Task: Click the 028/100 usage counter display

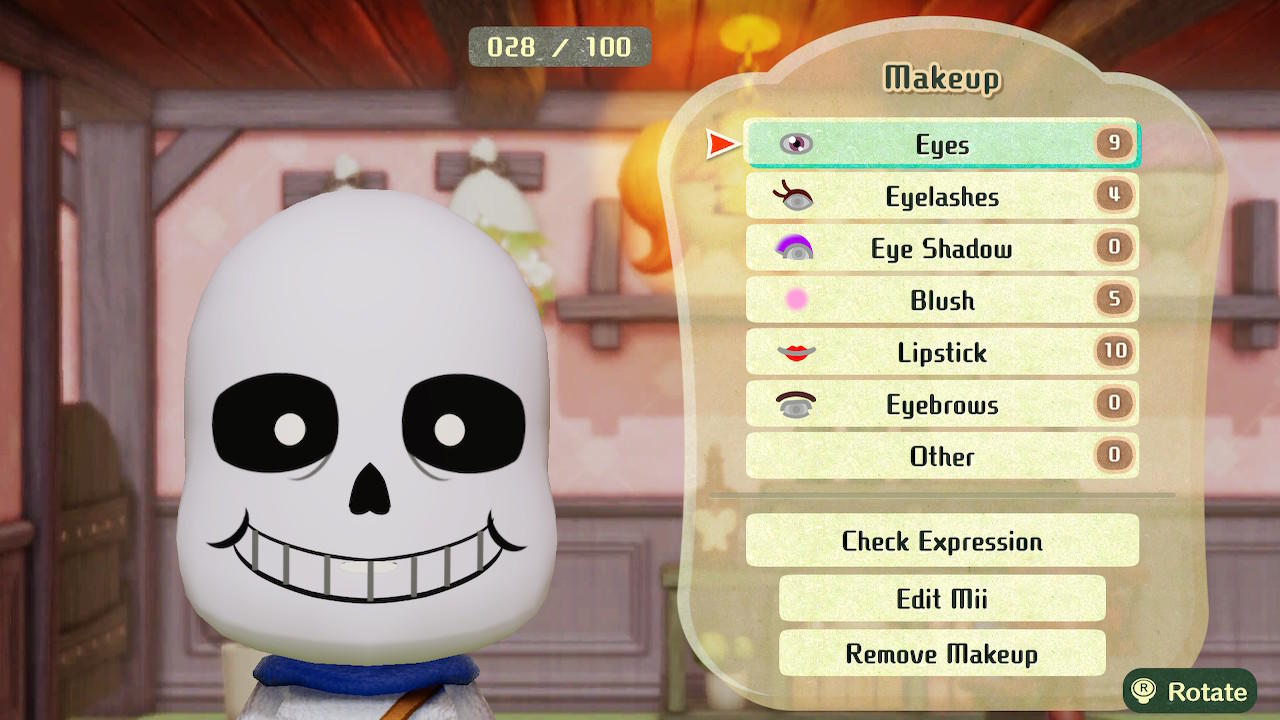Action: [x=559, y=46]
